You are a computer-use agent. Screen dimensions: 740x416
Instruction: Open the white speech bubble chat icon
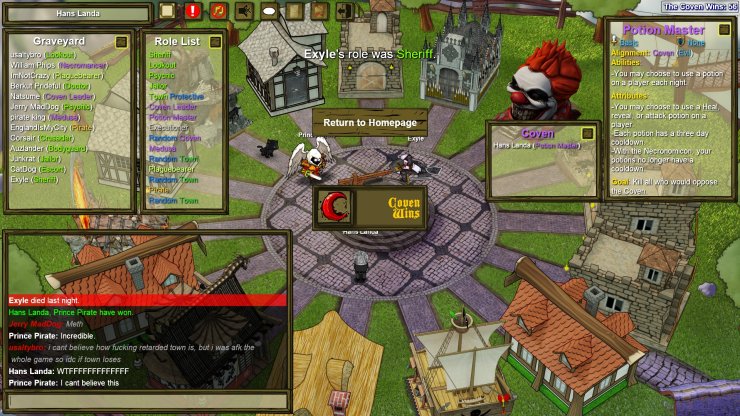(270, 11)
